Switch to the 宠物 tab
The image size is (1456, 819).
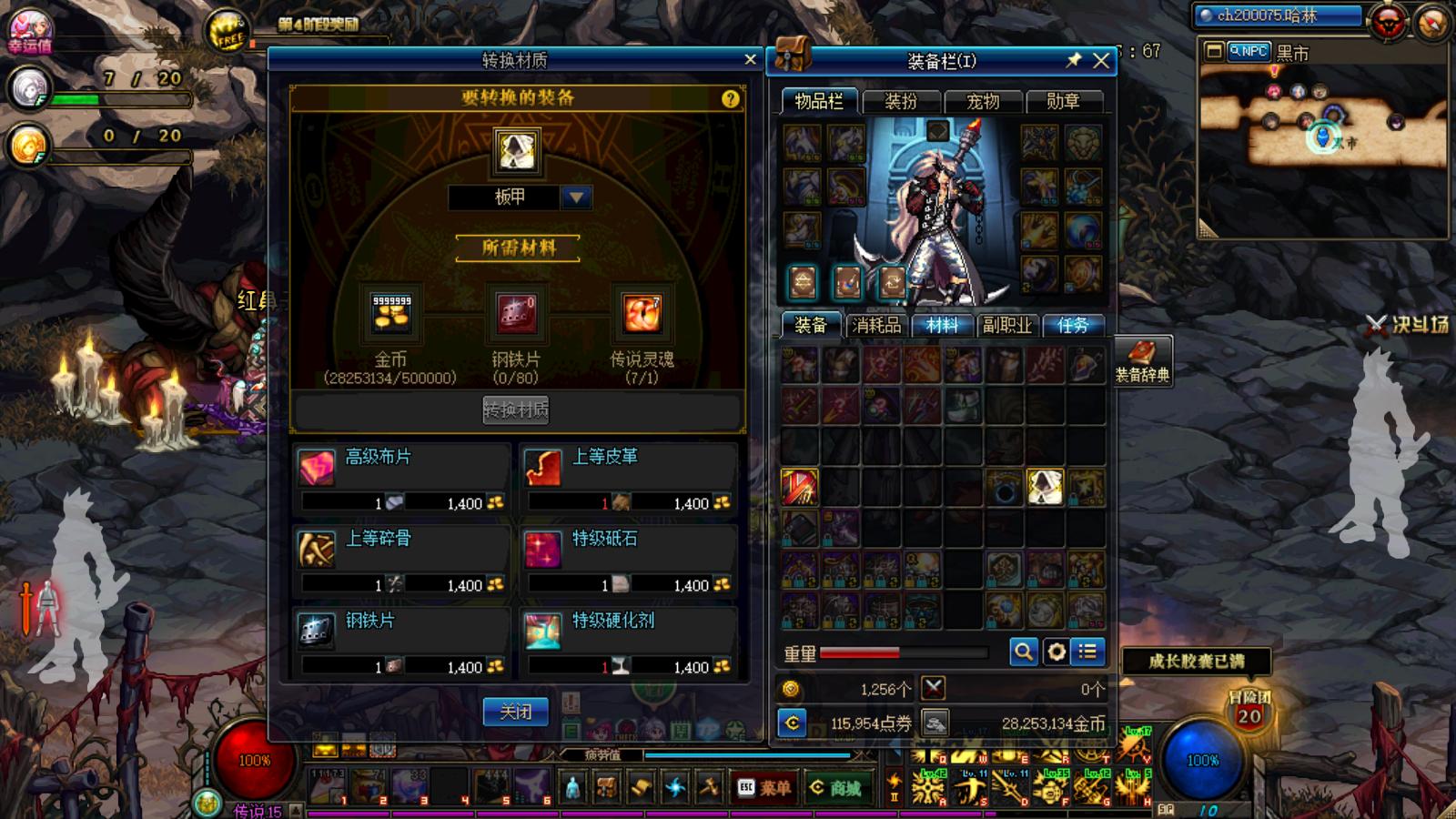pyautogui.click(x=982, y=101)
